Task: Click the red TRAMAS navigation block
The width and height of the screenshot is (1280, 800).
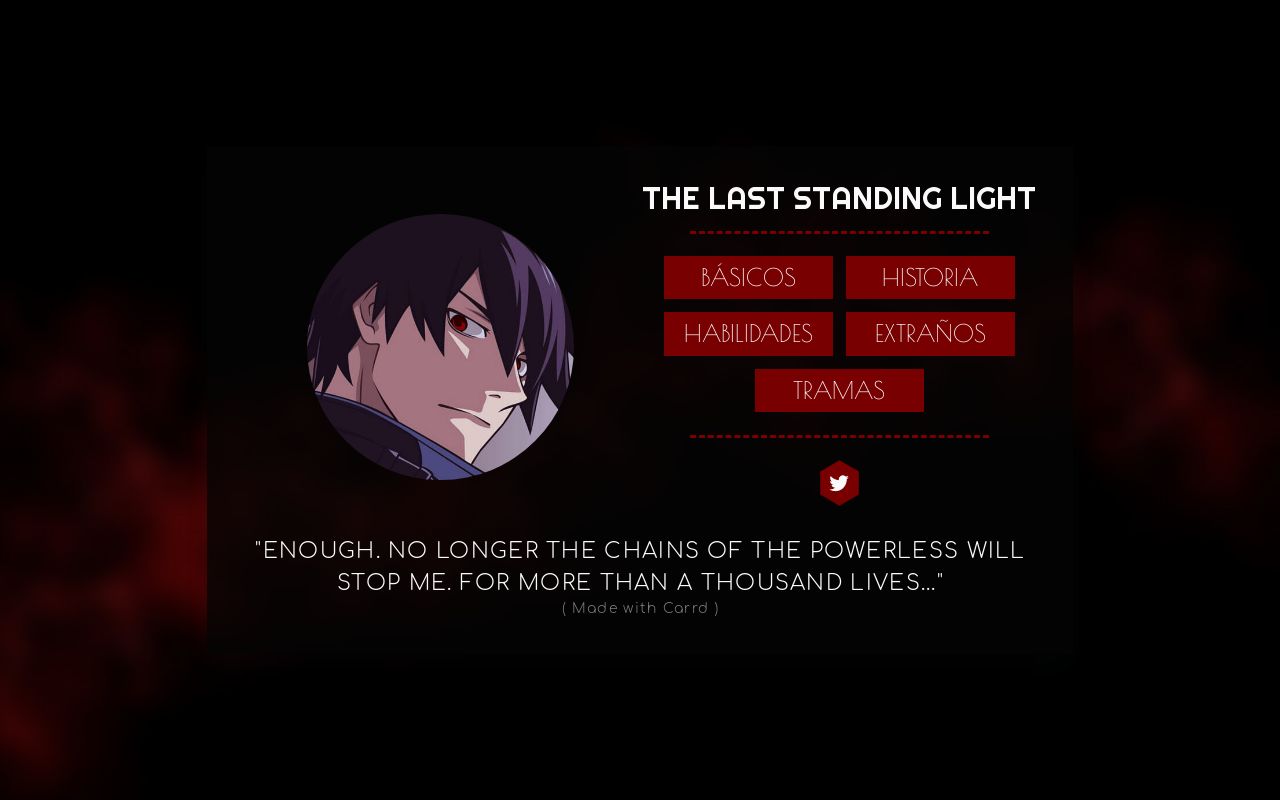Action: (839, 390)
